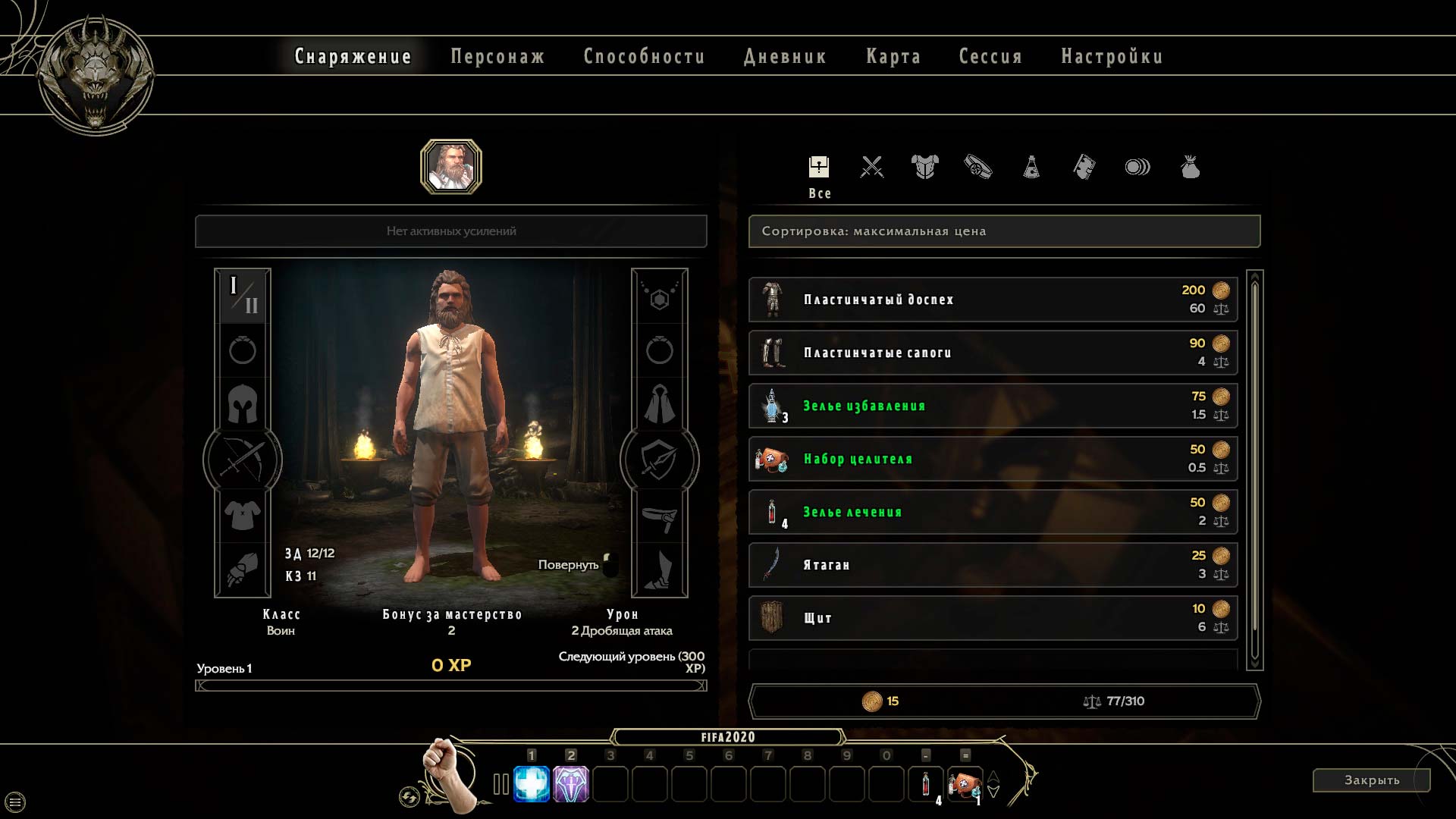
Task: Filter inventory by potion flask icon
Action: click(1031, 167)
